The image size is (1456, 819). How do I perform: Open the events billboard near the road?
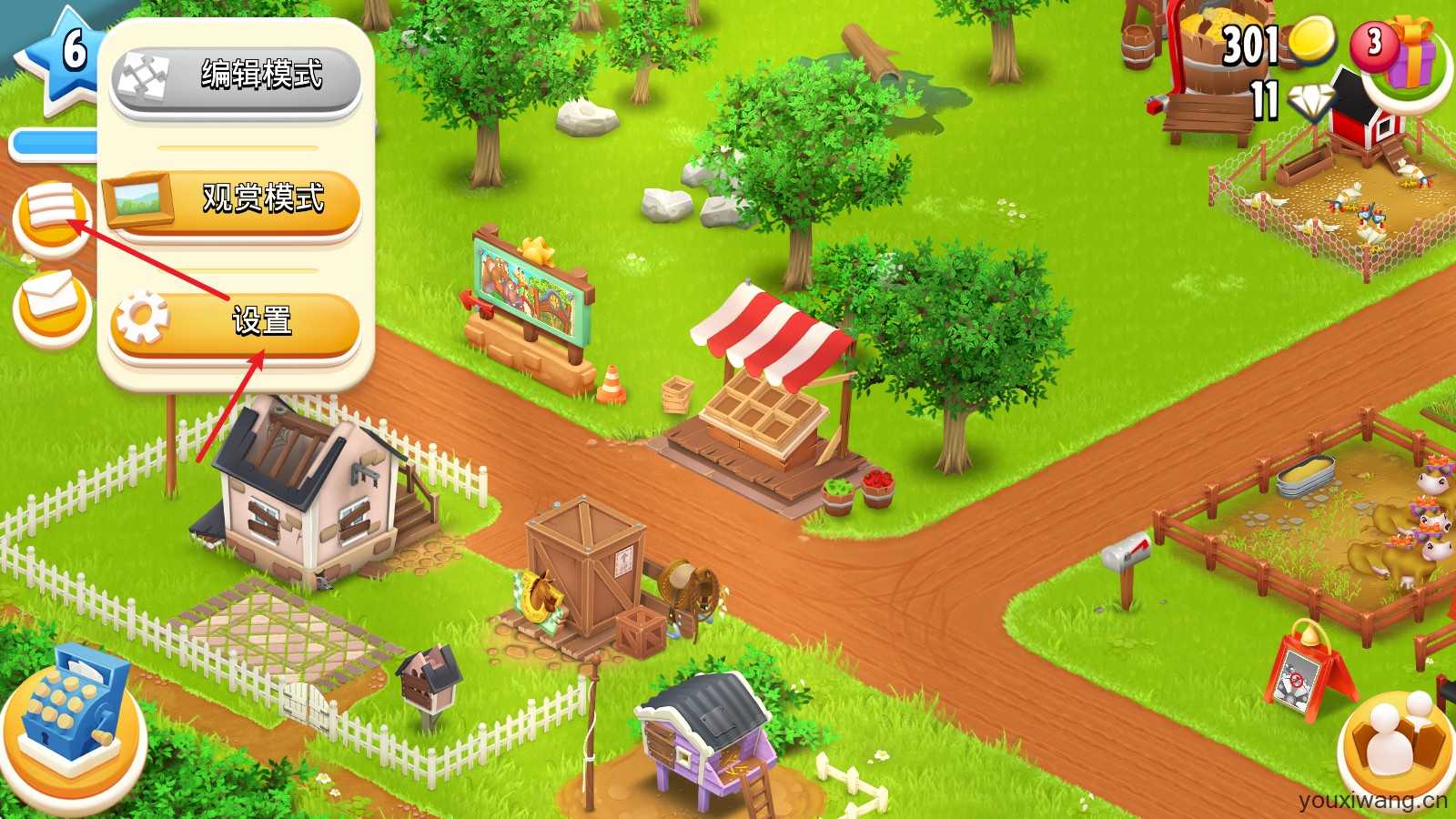click(x=528, y=282)
